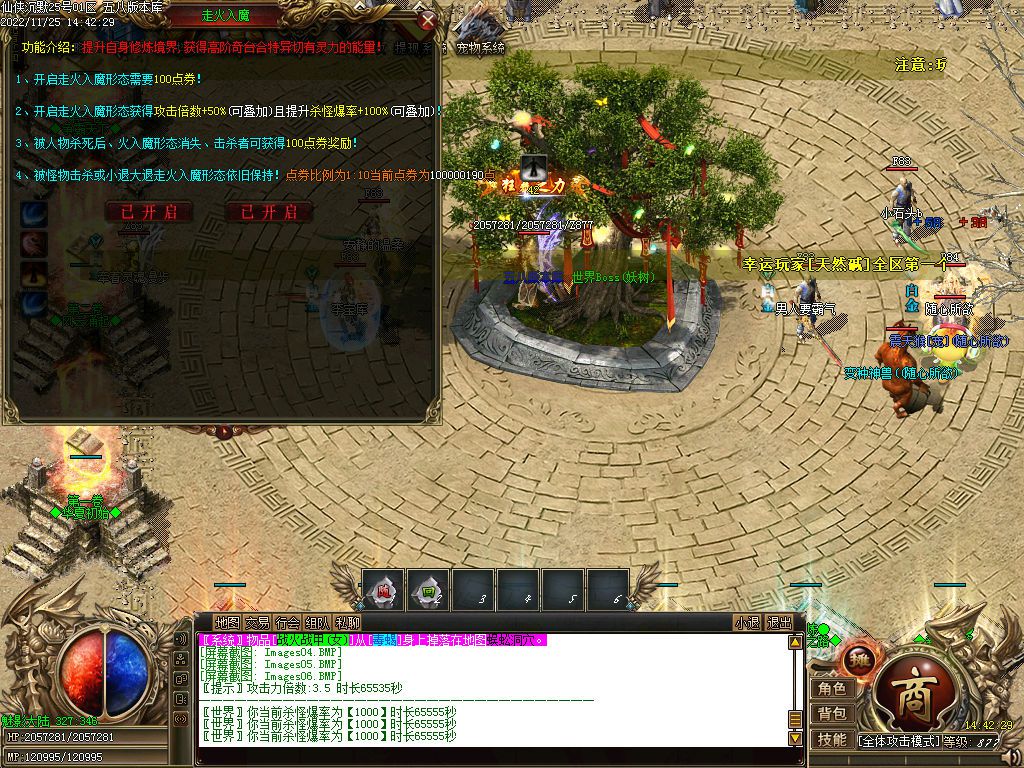Viewport: 1024px width, 768px height.
Task: Select the 组队 team chat tab
Action: point(317,622)
